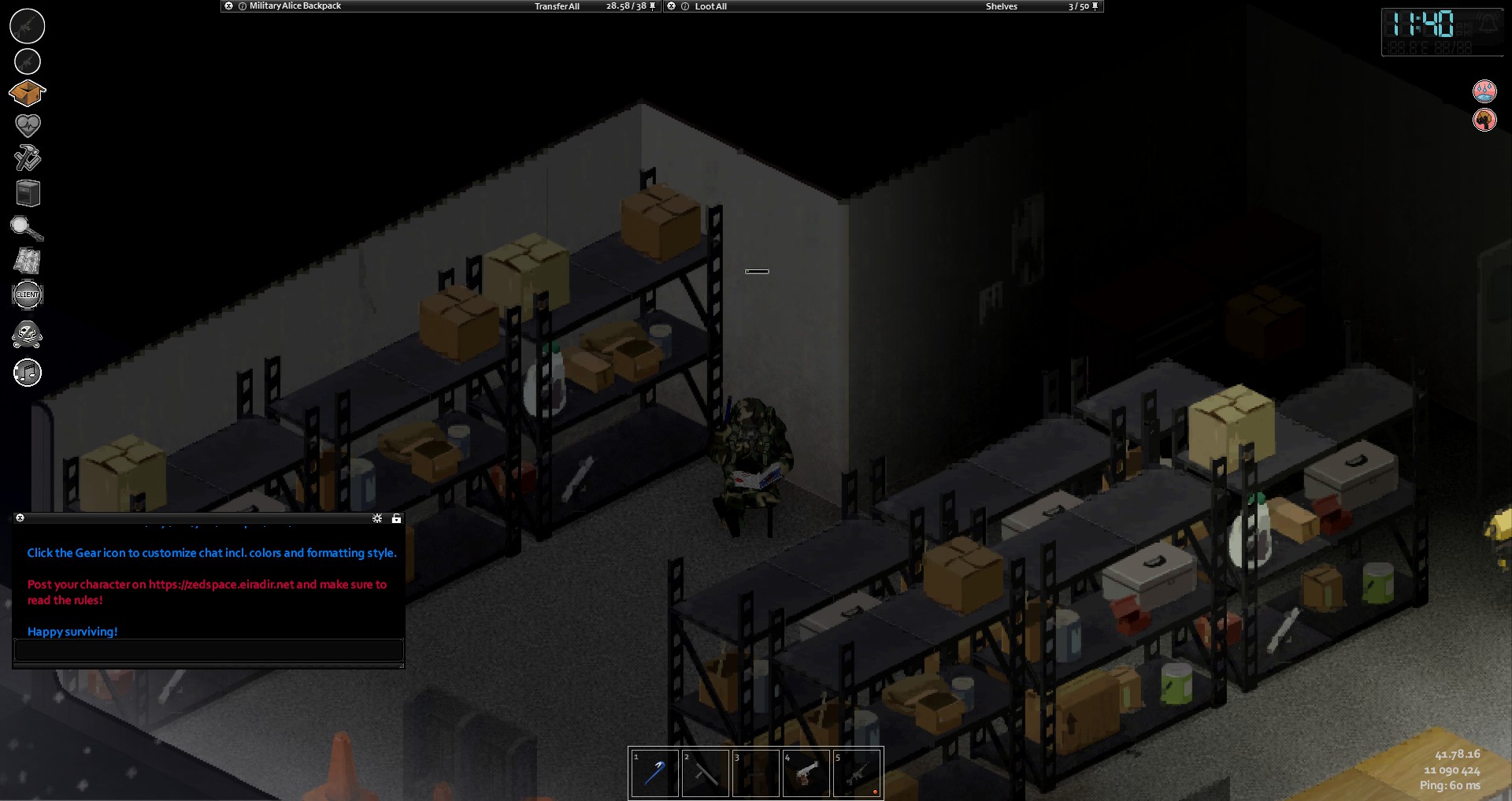Click the furniture moving cabinet icon
The height and width of the screenshot is (801, 1512).
point(28,193)
